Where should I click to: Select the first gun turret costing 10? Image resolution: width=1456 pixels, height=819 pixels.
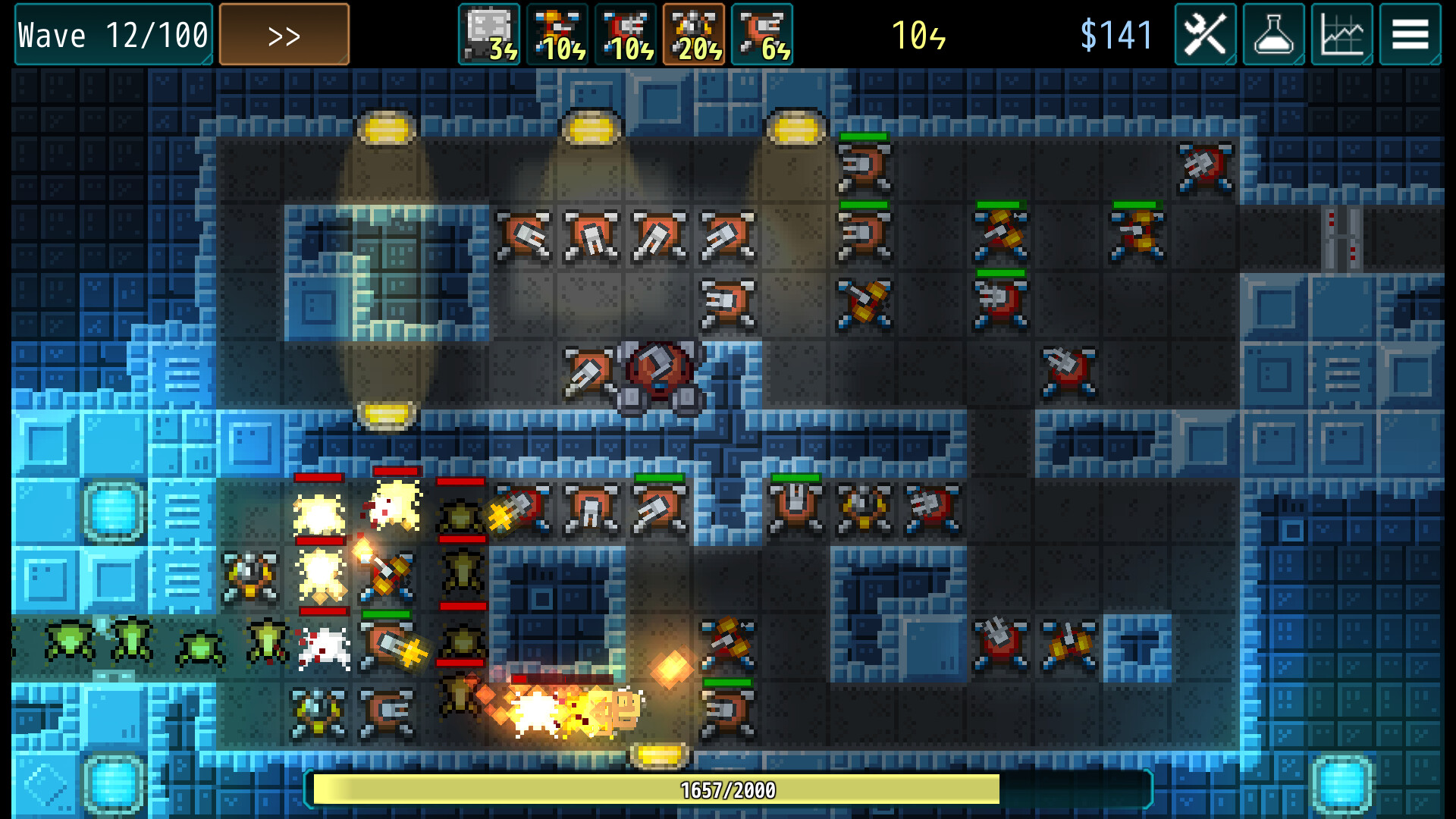pos(557,33)
